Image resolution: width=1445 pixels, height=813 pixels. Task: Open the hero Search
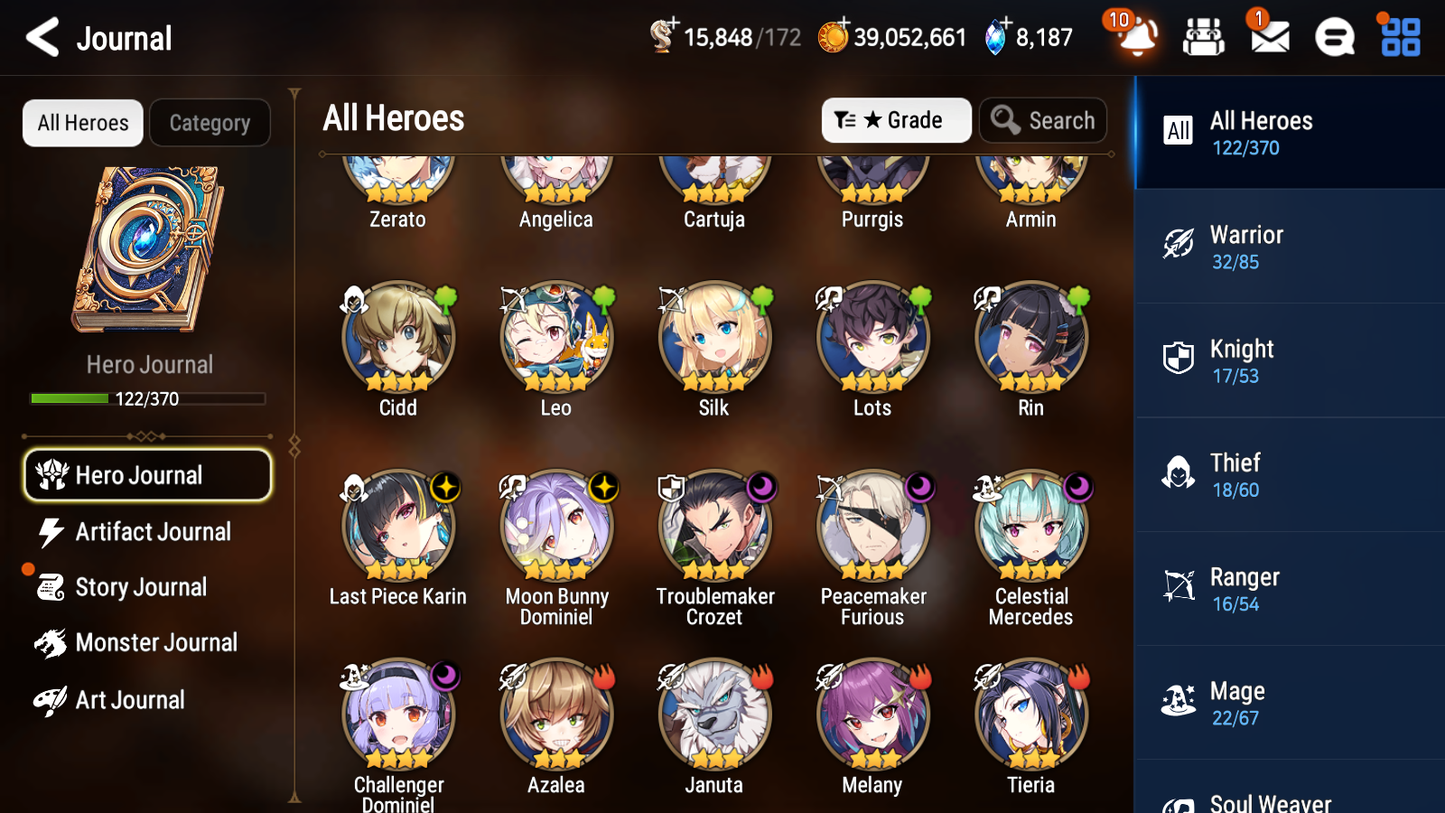pyautogui.click(x=1042, y=120)
